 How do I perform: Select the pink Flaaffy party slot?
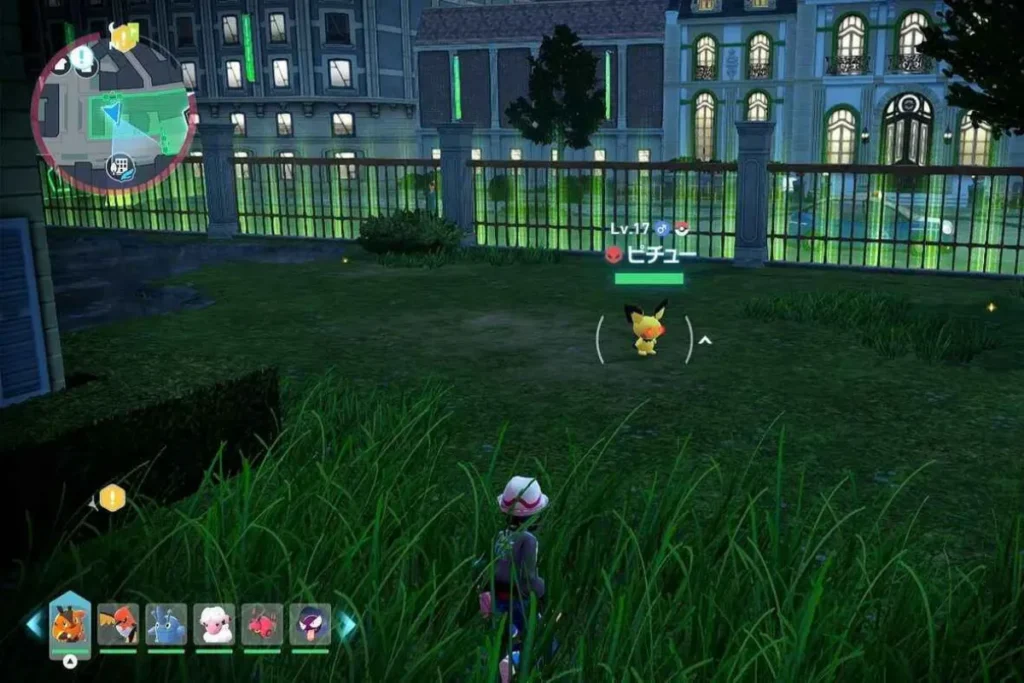(214, 624)
